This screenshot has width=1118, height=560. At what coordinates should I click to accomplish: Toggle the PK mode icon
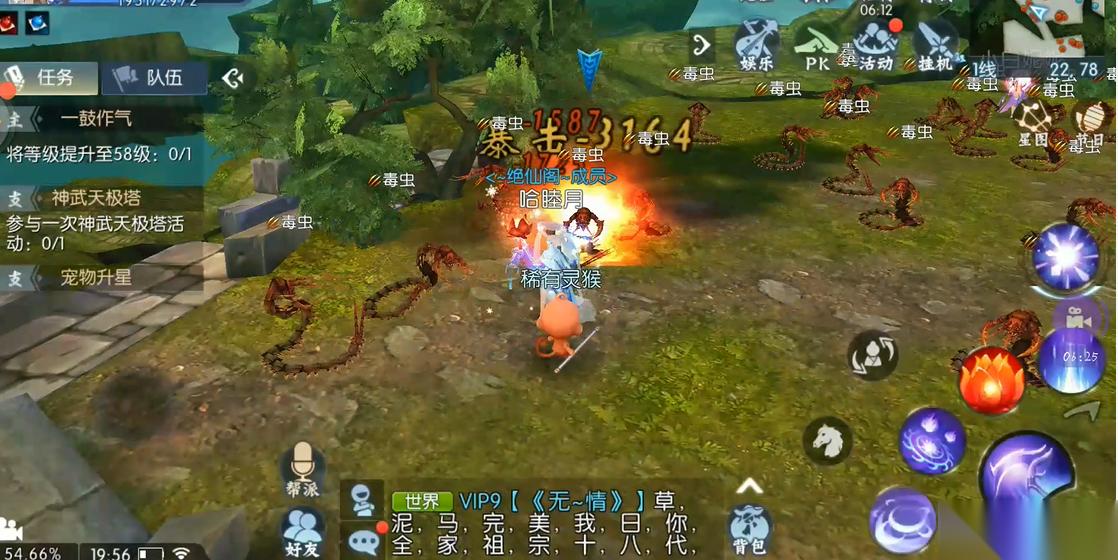point(817,46)
